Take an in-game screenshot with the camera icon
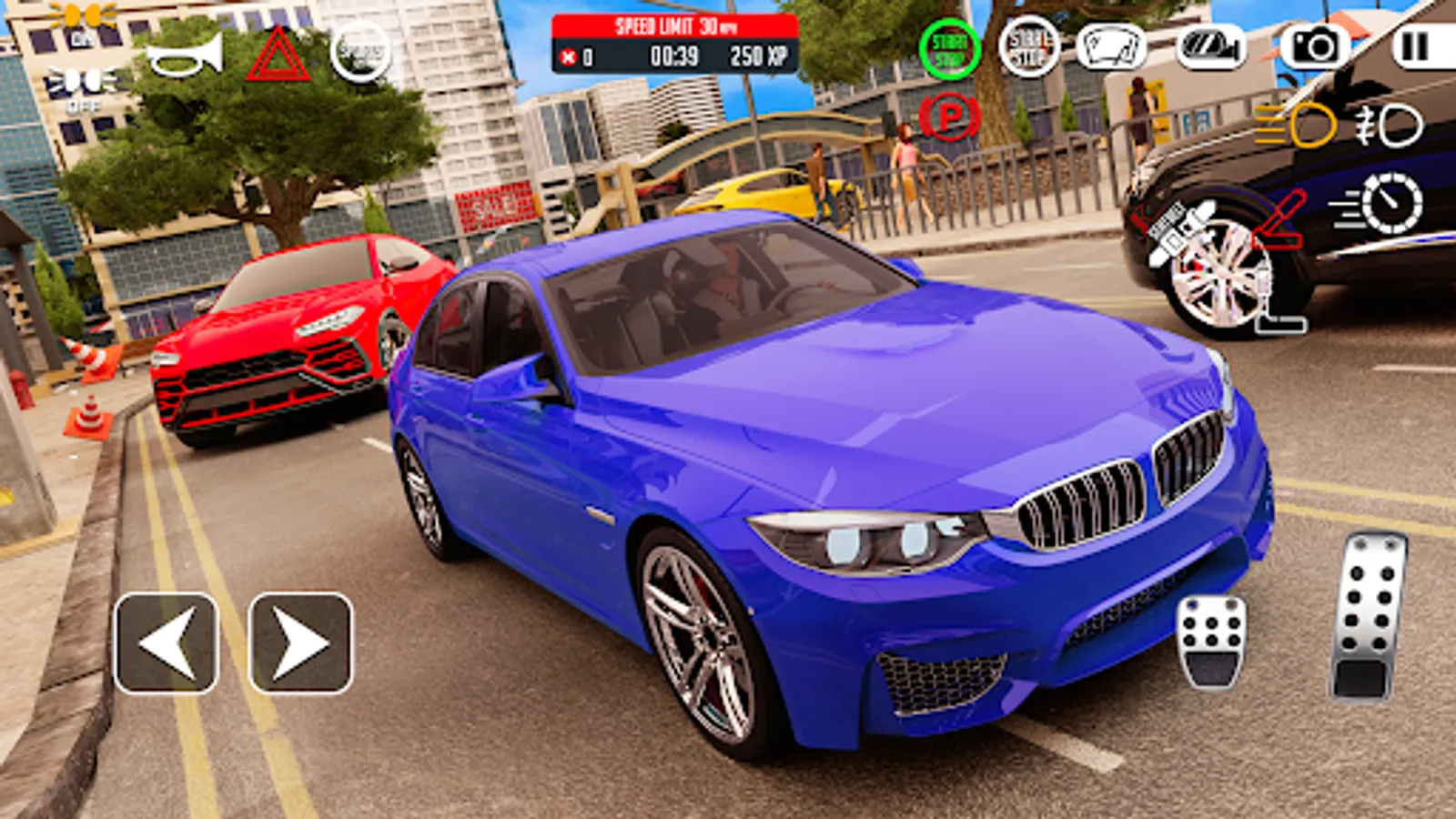This screenshot has height=819, width=1456. (1313, 47)
